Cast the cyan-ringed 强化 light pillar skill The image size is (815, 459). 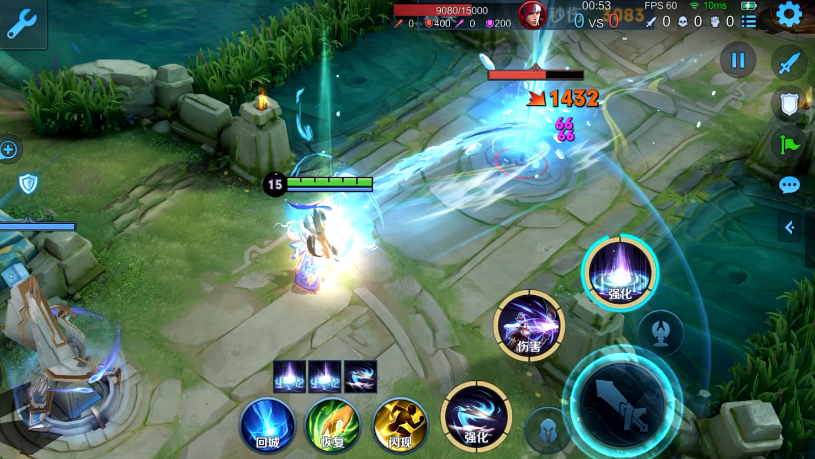click(x=619, y=272)
